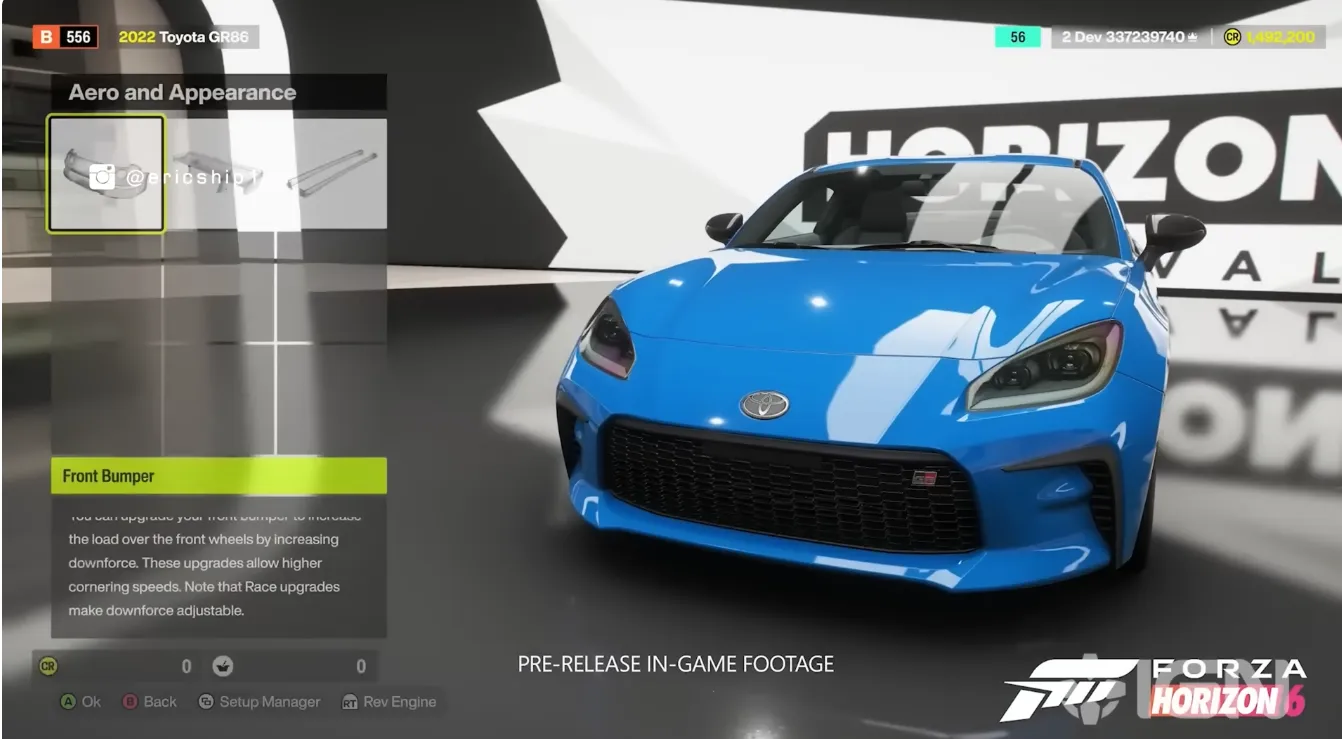Enable the rear wing option in the row
Viewport: 1342px width, 739px height.
[218, 170]
